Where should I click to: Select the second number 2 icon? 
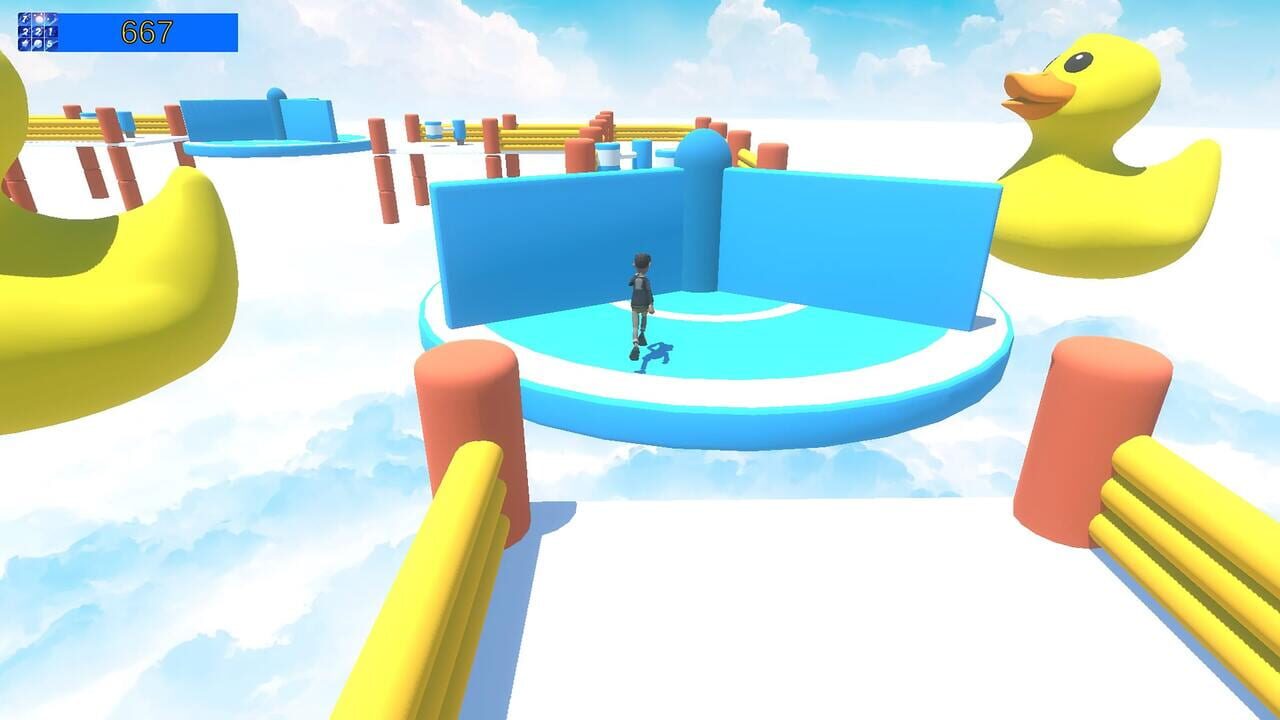[x=39, y=31]
